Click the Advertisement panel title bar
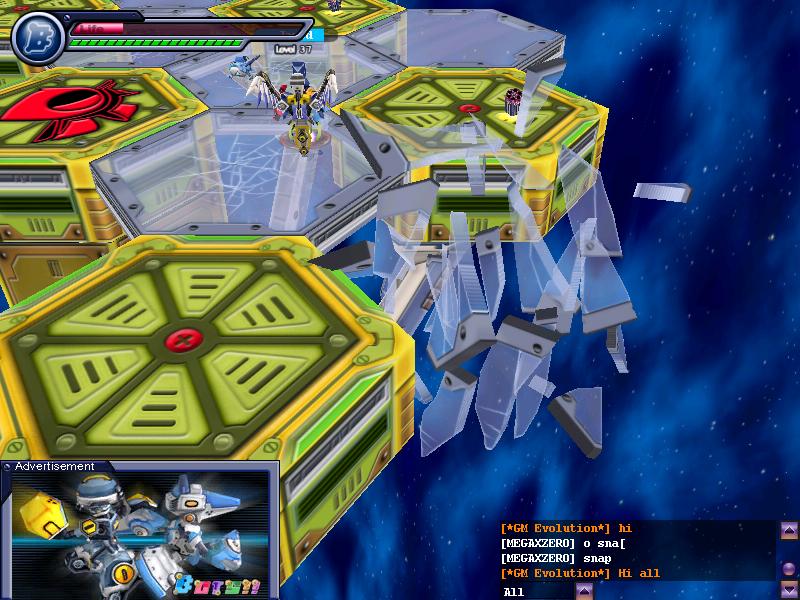Viewport: 800px width, 600px height. pyautogui.click(x=140, y=466)
